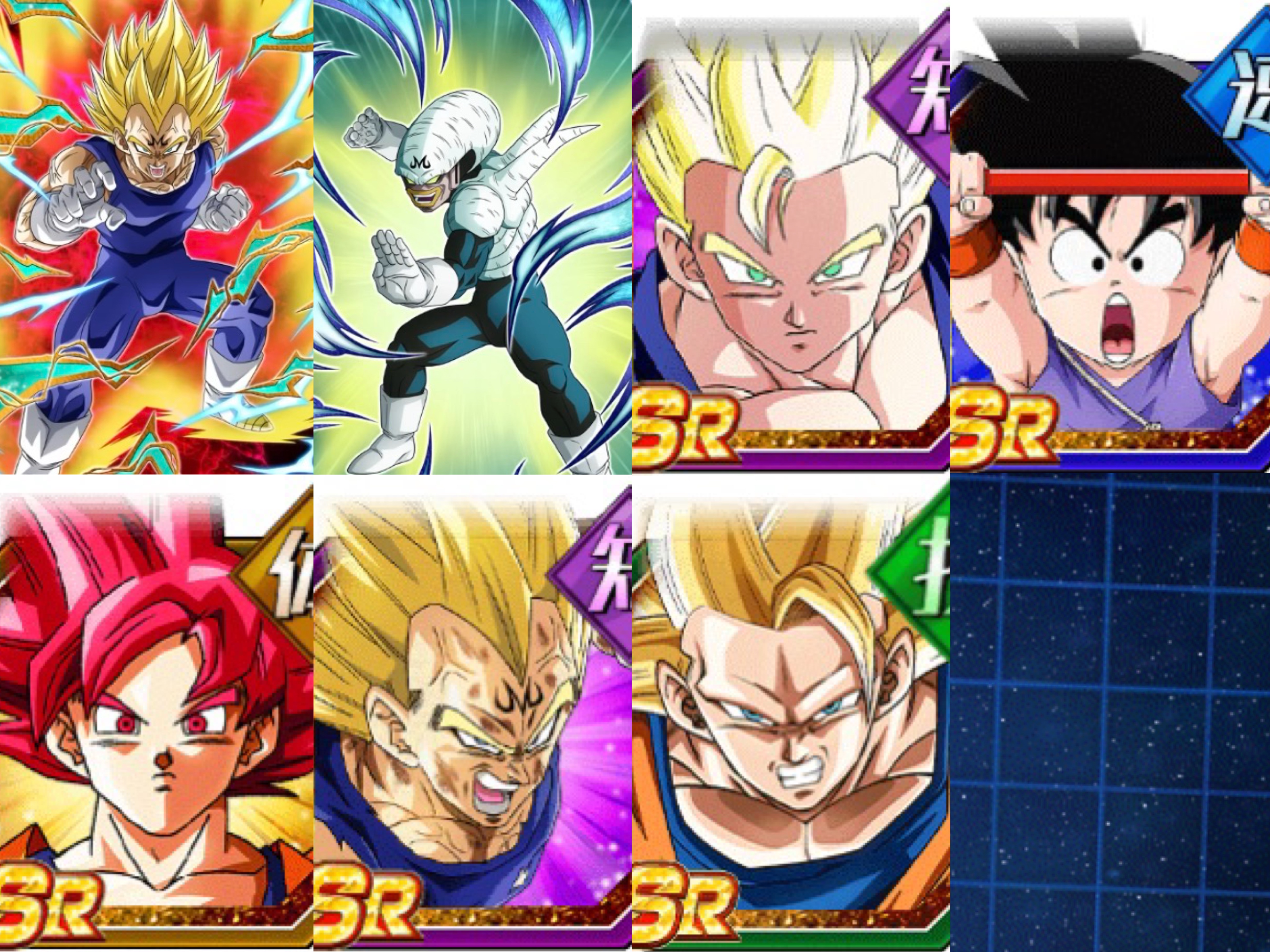Choose the white-armored Pui Pui card art
Viewport: 1270px width, 952px height.
472,236
